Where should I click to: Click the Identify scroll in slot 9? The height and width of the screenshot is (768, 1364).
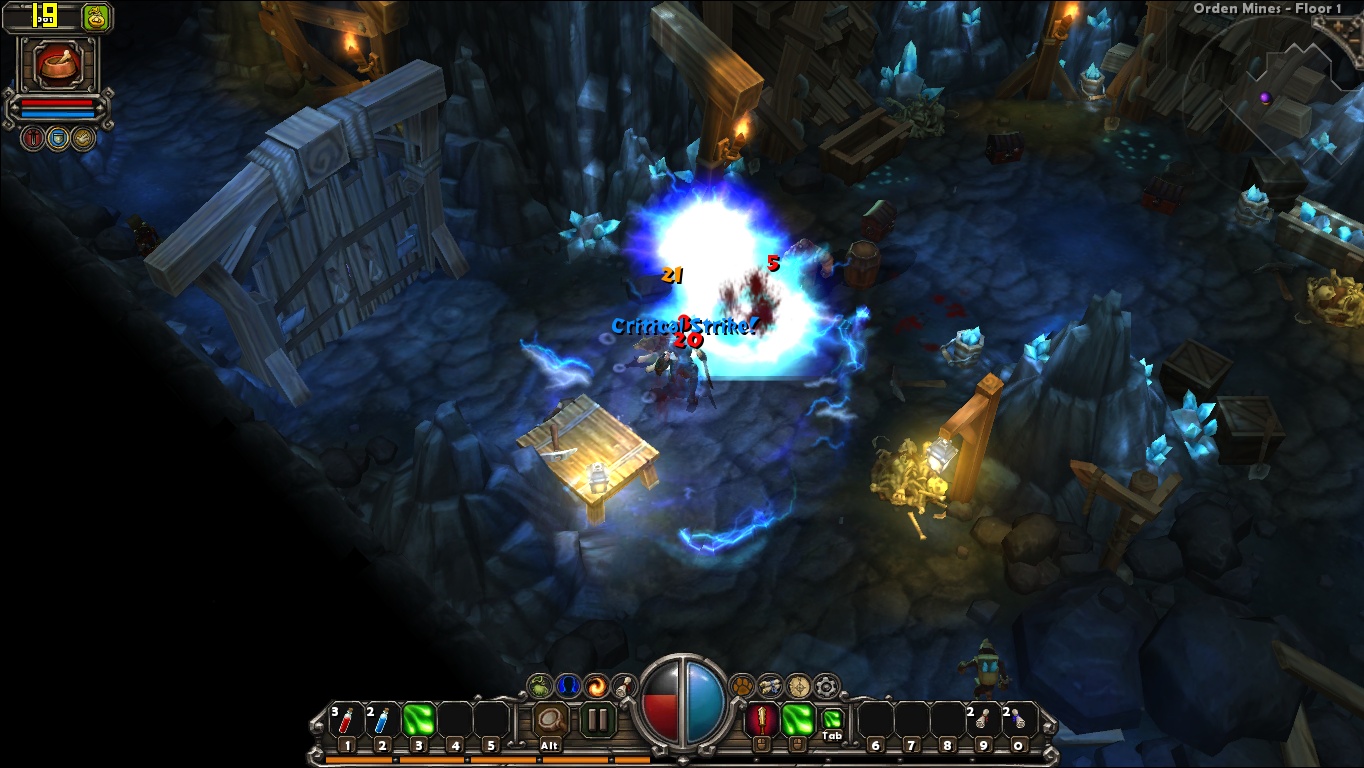click(x=984, y=718)
